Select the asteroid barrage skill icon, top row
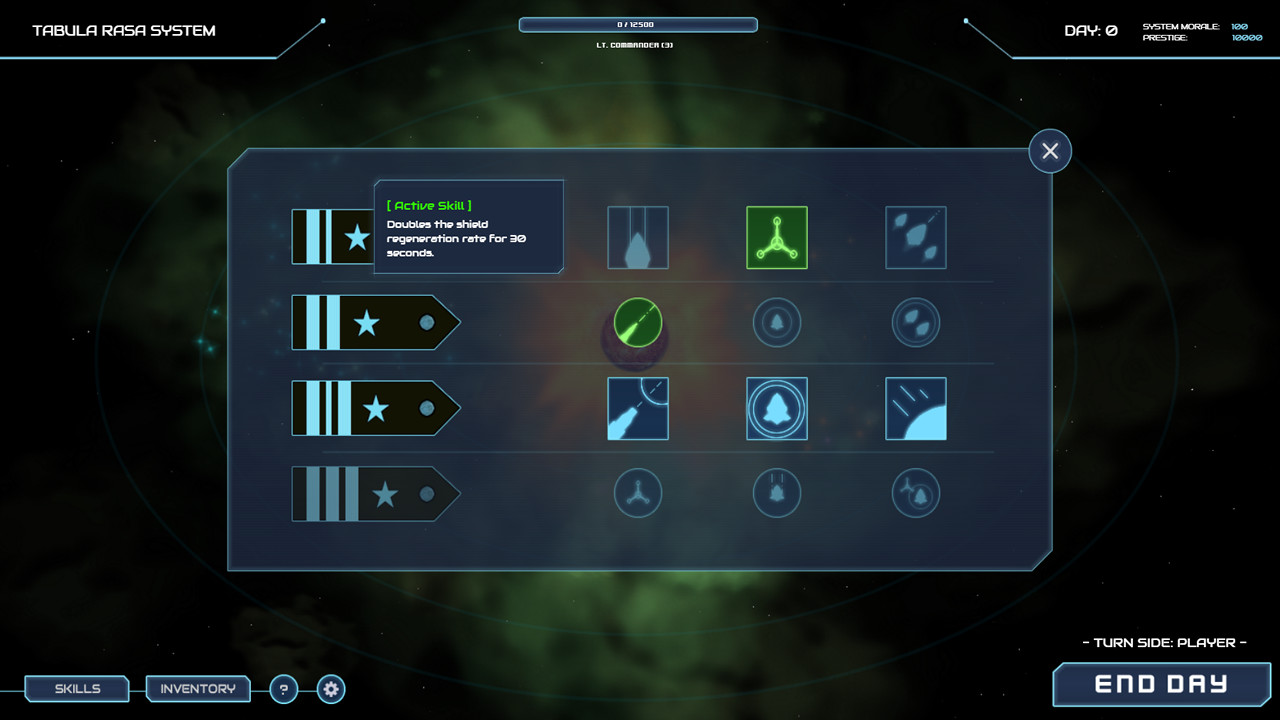The image size is (1280, 720). (915, 237)
